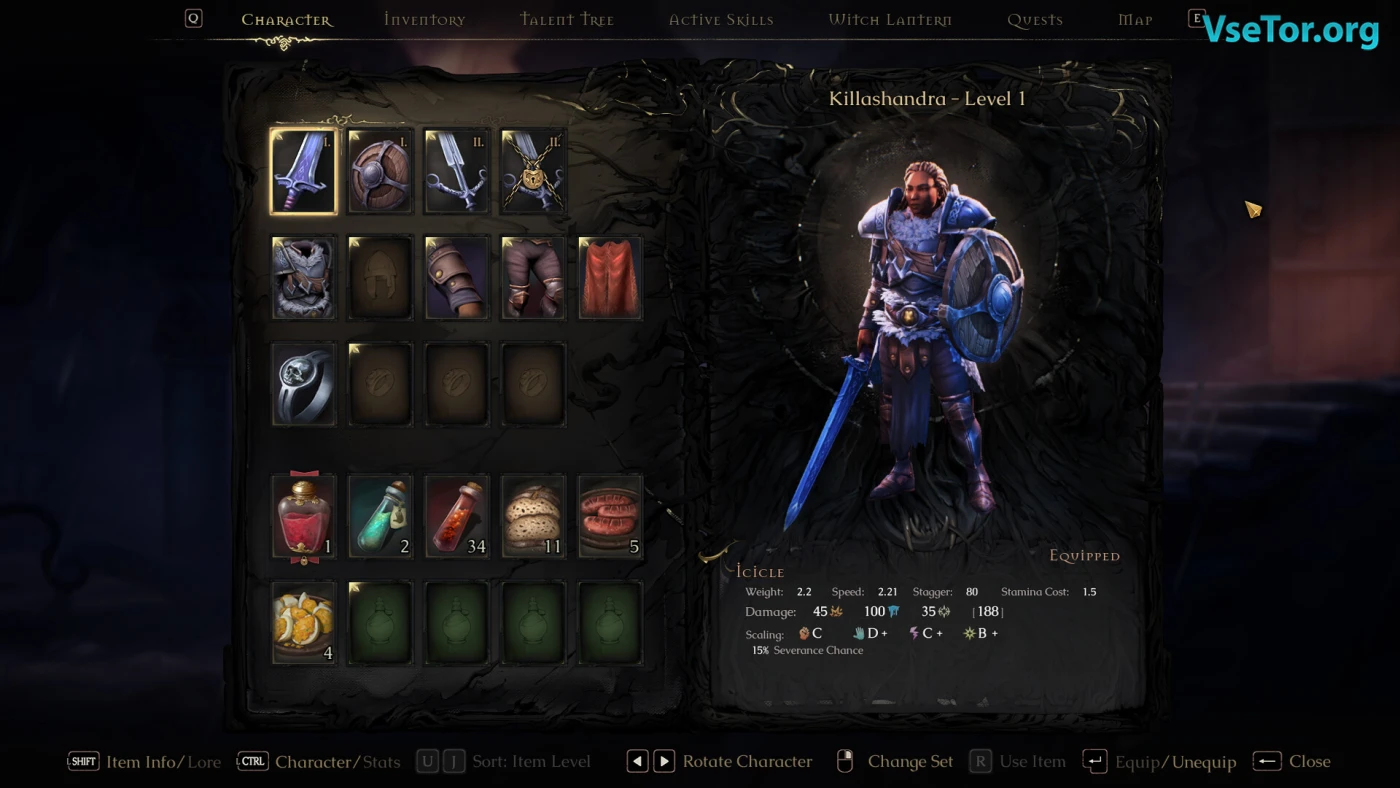The image size is (1400, 788).
Task: Open the Witch Lantern tab
Action: coord(890,20)
